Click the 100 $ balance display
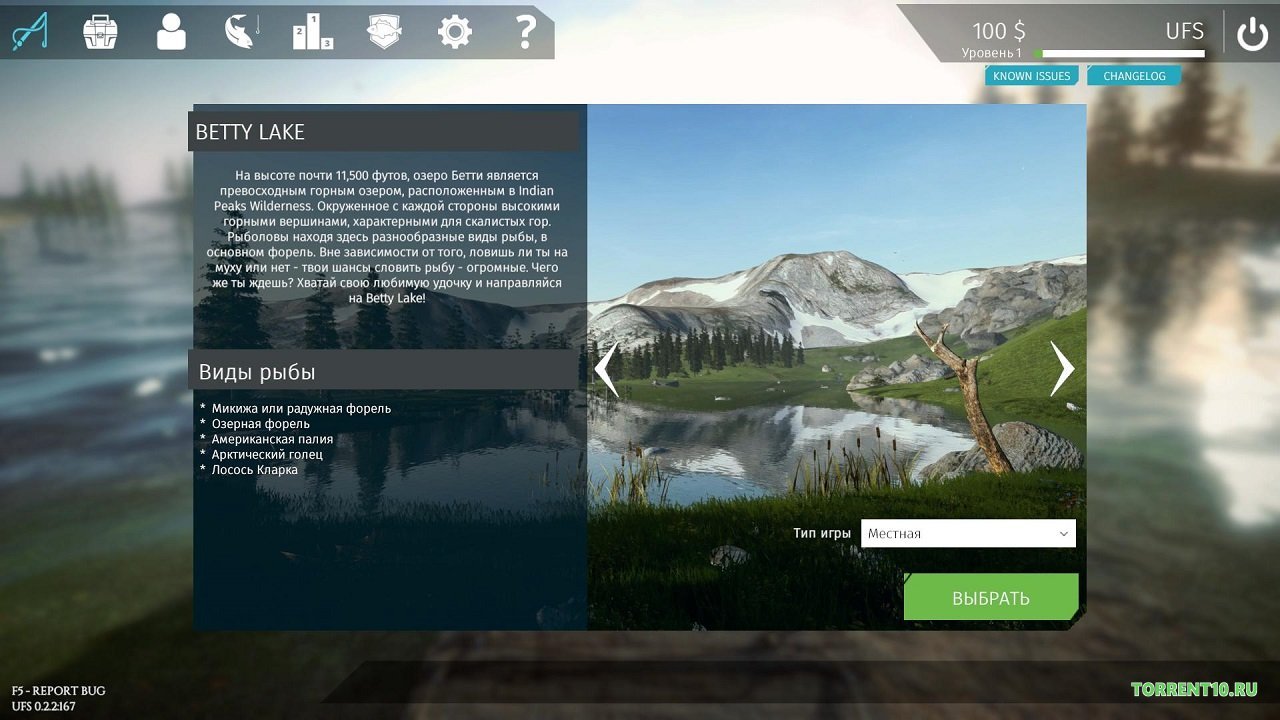The height and width of the screenshot is (720, 1280). pyautogui.click(x=997, y=30)
